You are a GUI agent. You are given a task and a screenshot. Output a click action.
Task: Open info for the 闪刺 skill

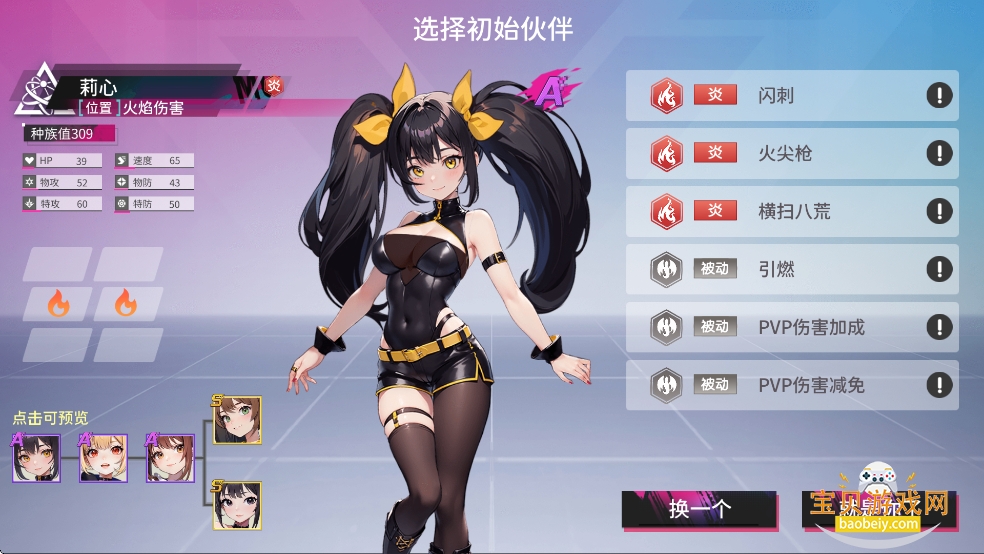939,95
